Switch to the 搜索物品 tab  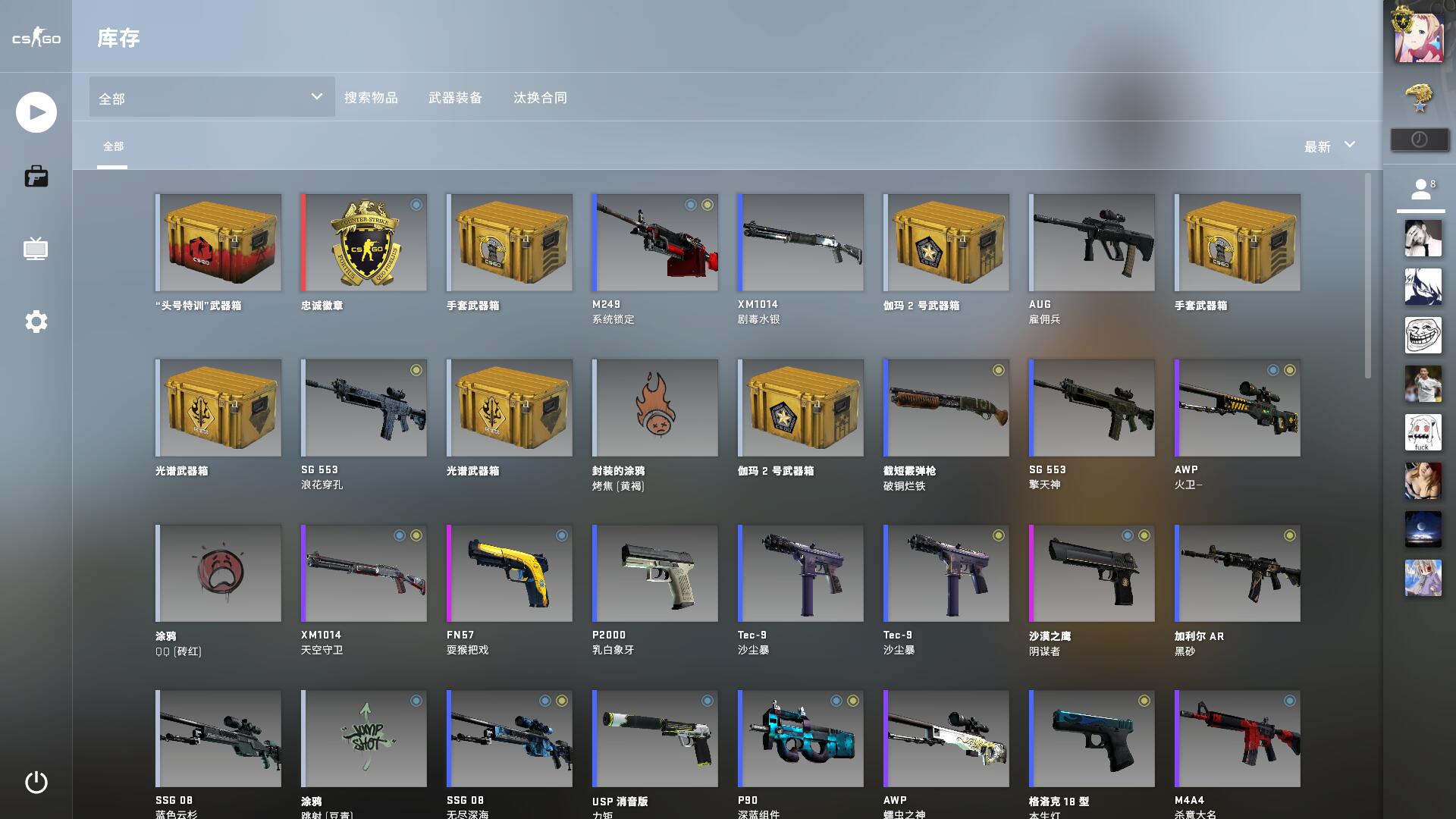click(371, 98)
